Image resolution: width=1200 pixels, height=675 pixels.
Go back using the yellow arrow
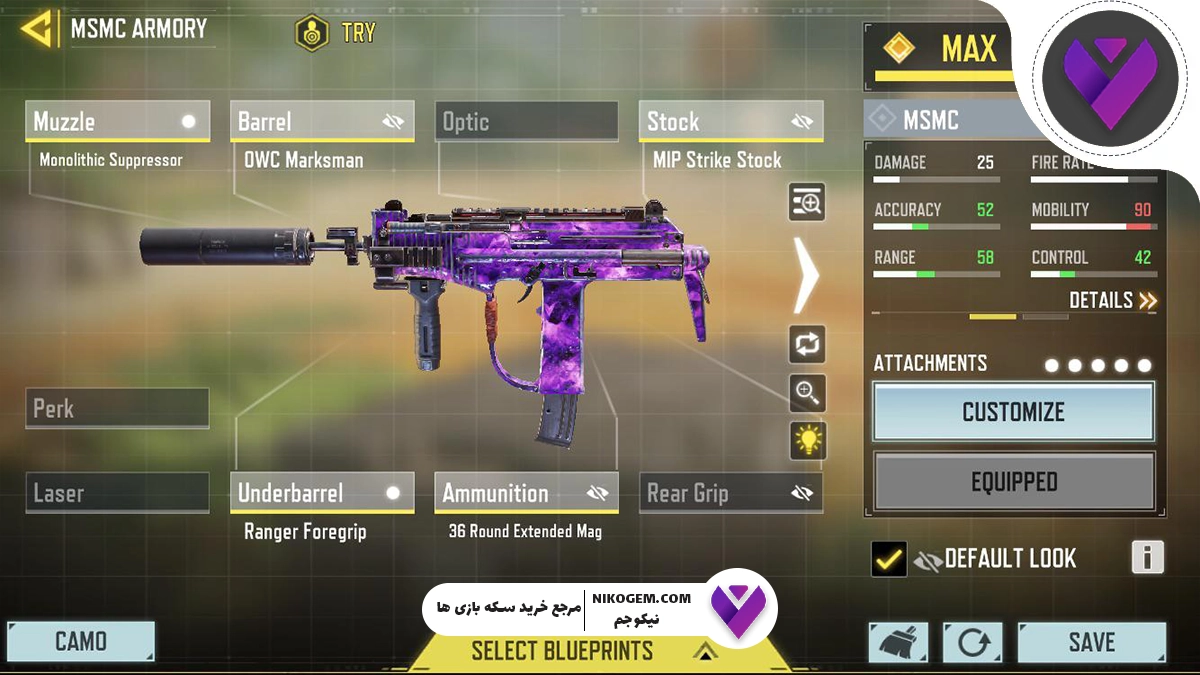point(38,29)
